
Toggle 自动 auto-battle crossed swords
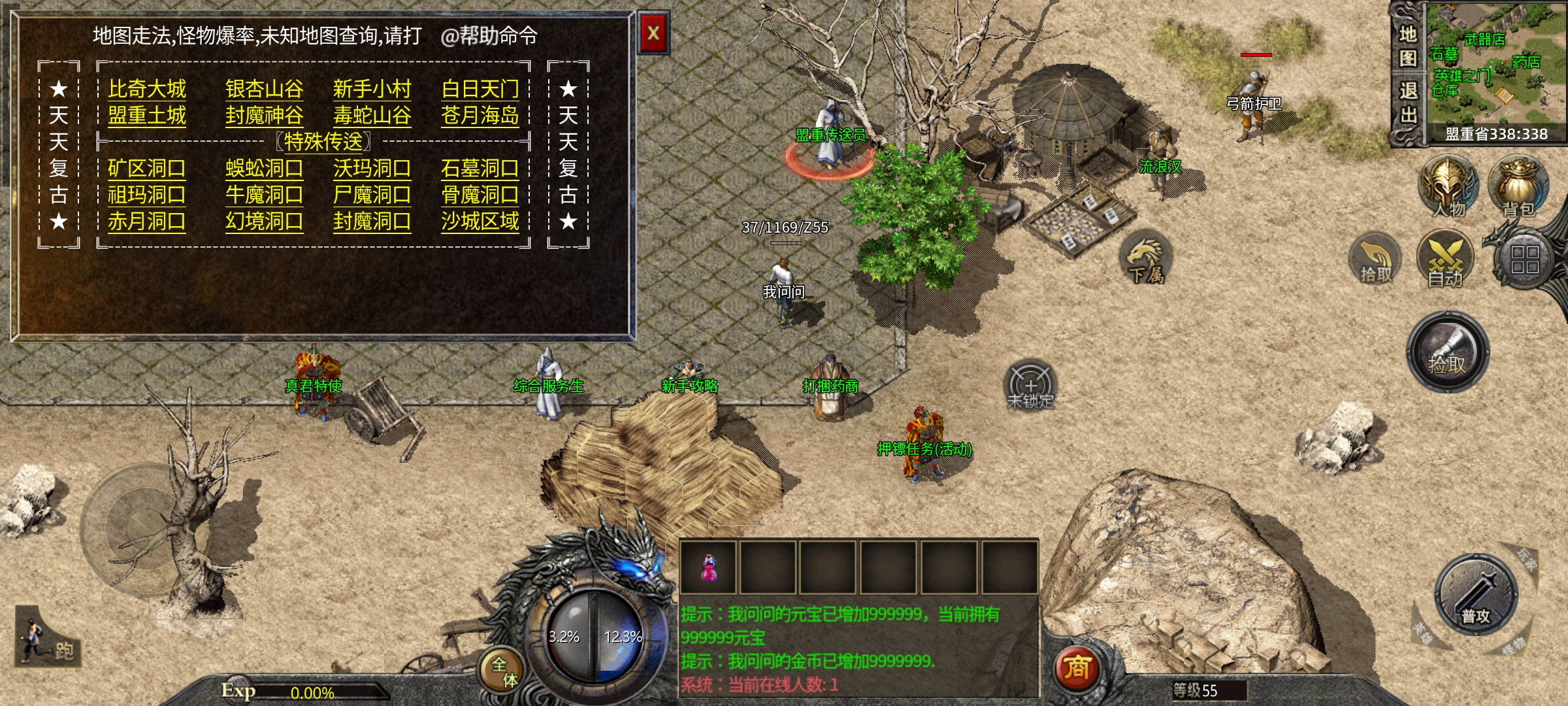(1445, 260)
